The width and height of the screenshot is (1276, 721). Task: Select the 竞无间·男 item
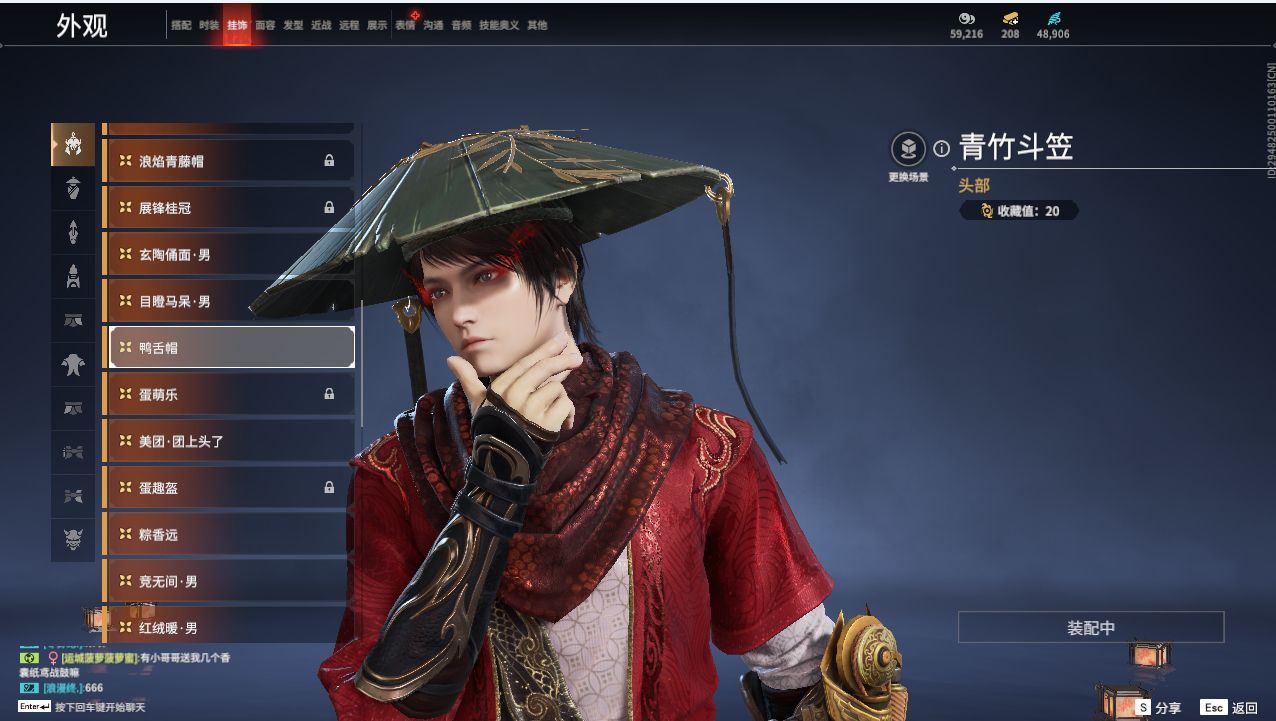pos(228,581)
